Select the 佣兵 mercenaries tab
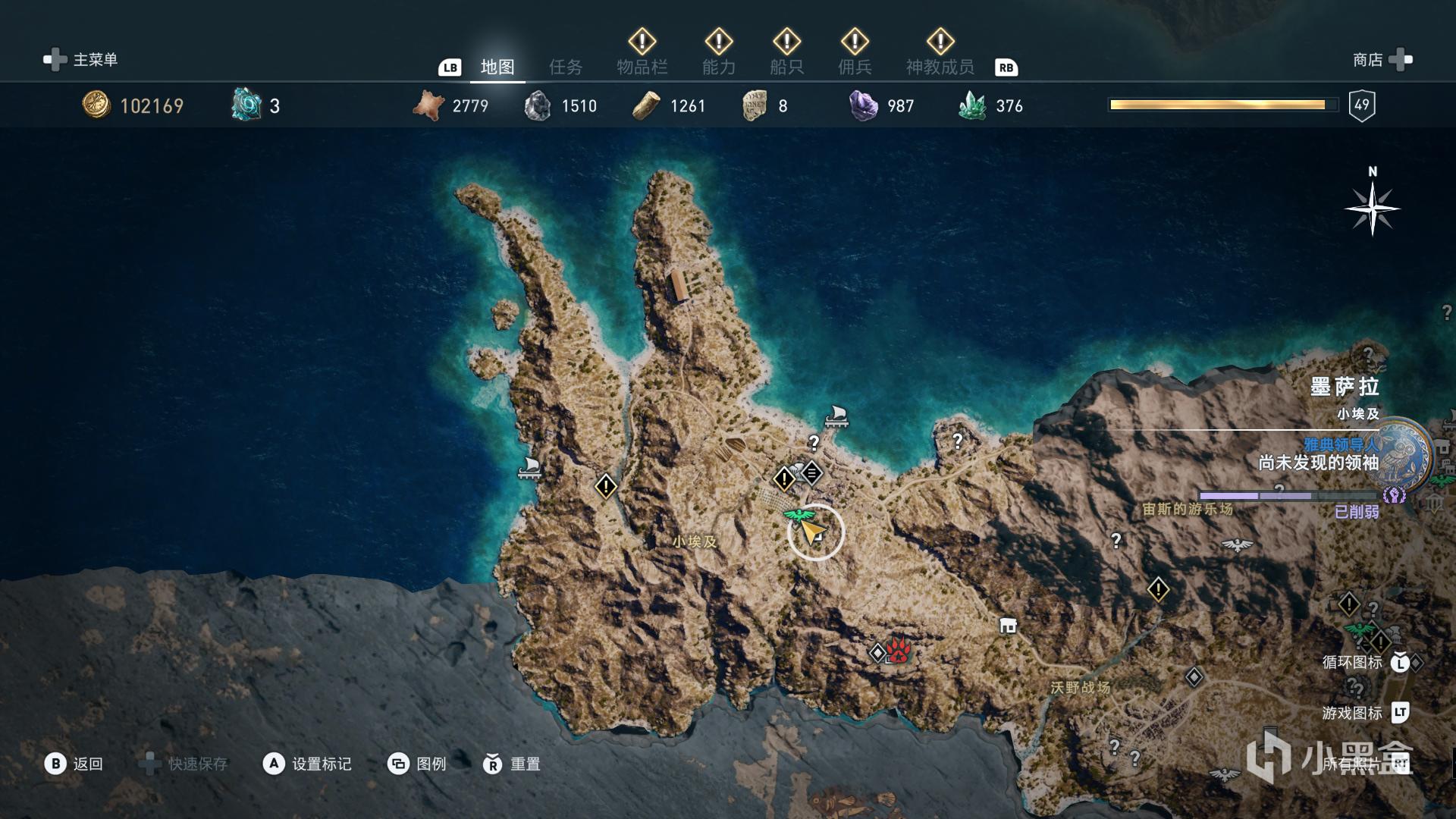Image resolution: width=1456 pixels, height=819 pixels. click(855, 67)
